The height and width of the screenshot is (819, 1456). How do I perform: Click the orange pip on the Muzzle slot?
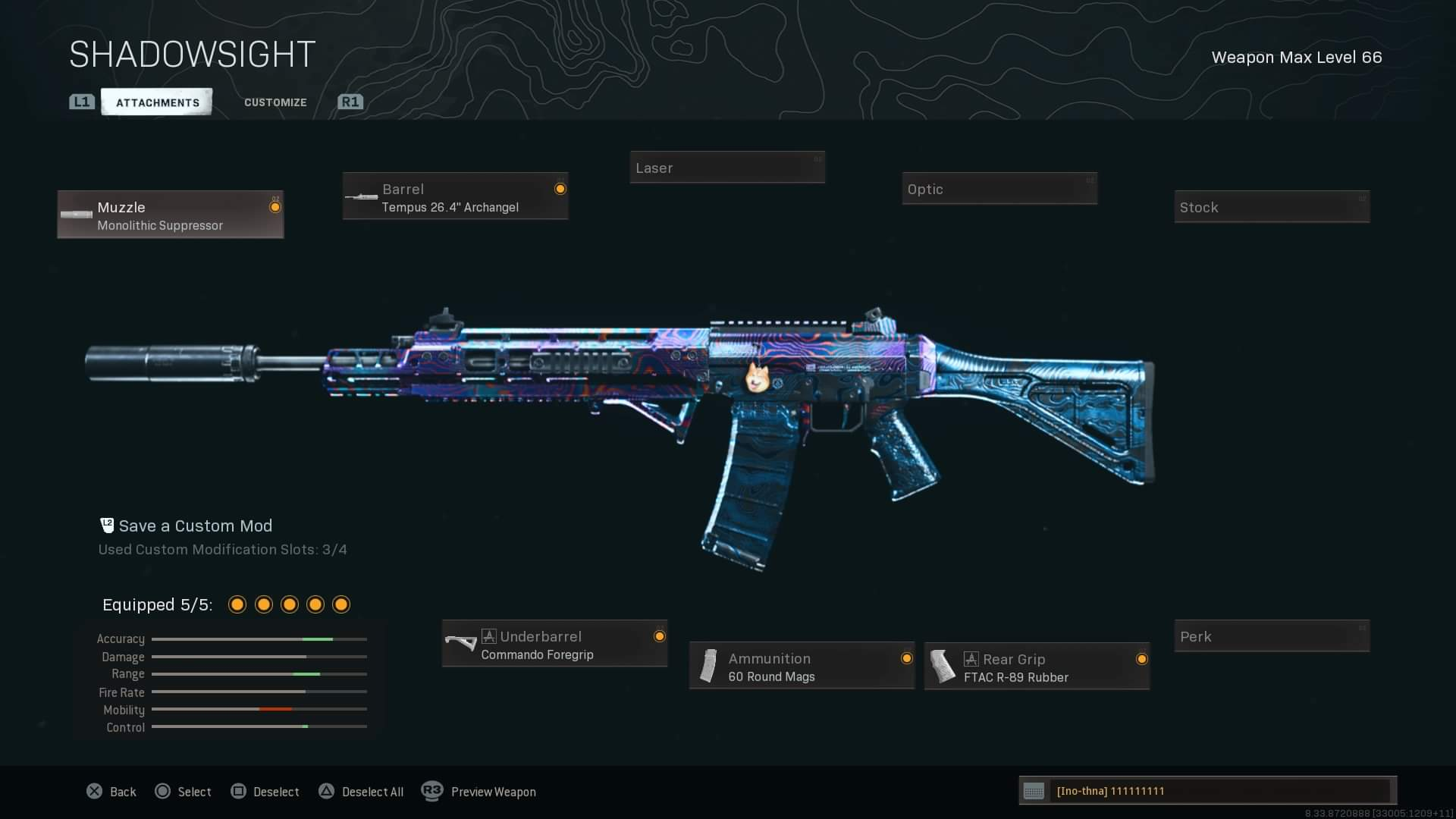275,206
